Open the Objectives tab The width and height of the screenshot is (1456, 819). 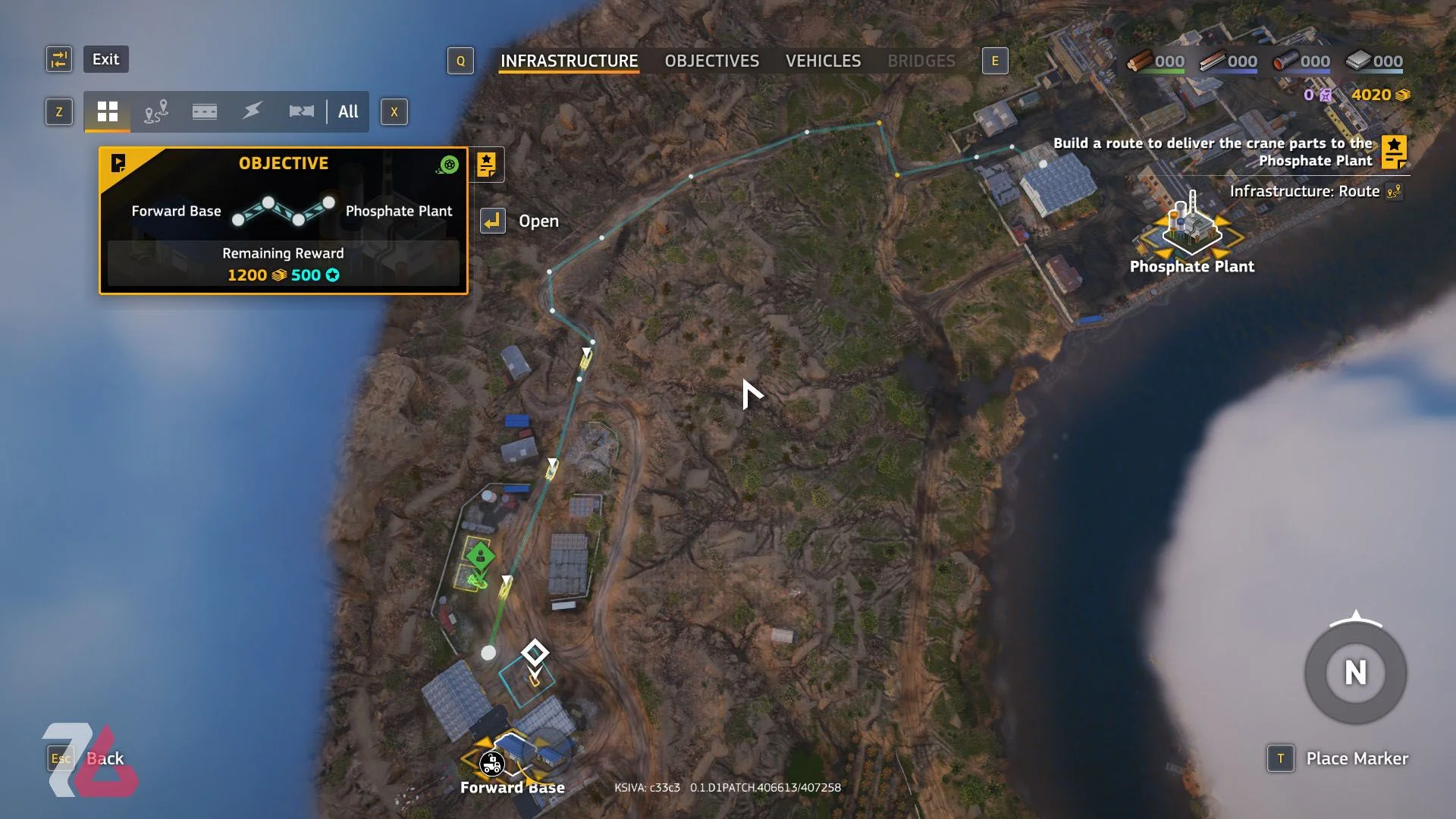coord(711,61)
